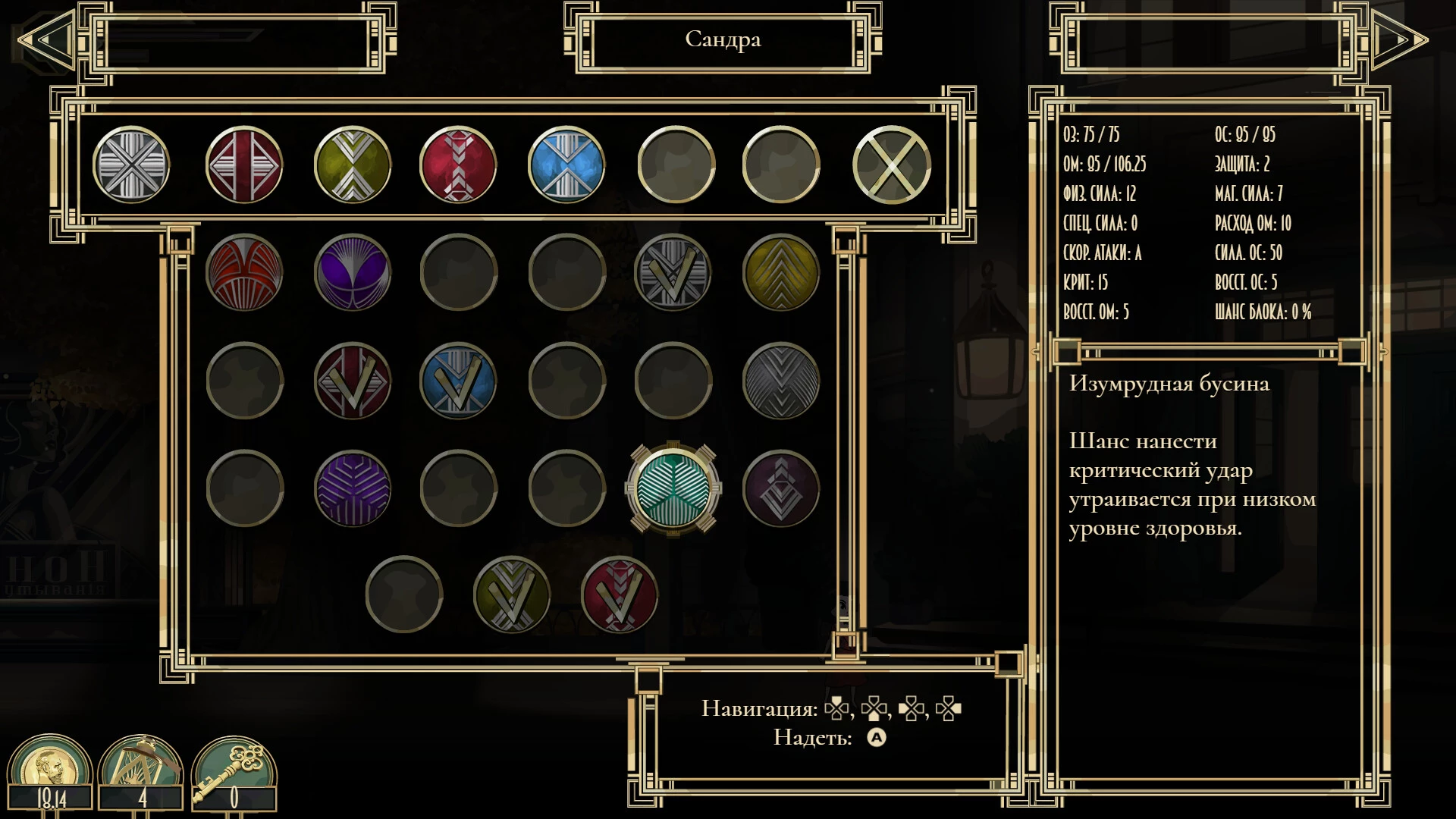Switch to the next character with right arrow

point(1398,39)
